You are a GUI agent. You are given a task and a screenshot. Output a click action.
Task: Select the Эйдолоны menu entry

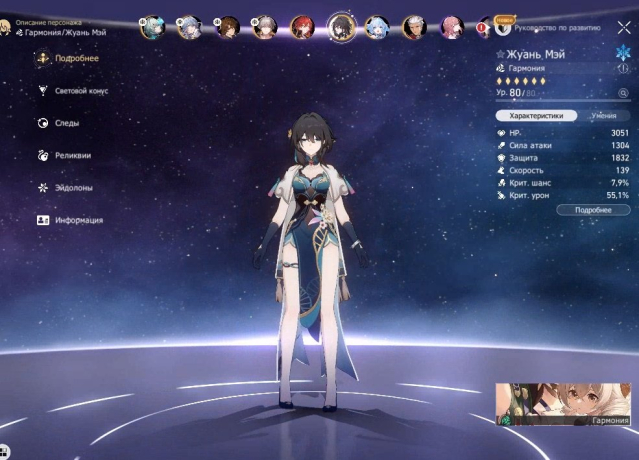coord(75,187)
